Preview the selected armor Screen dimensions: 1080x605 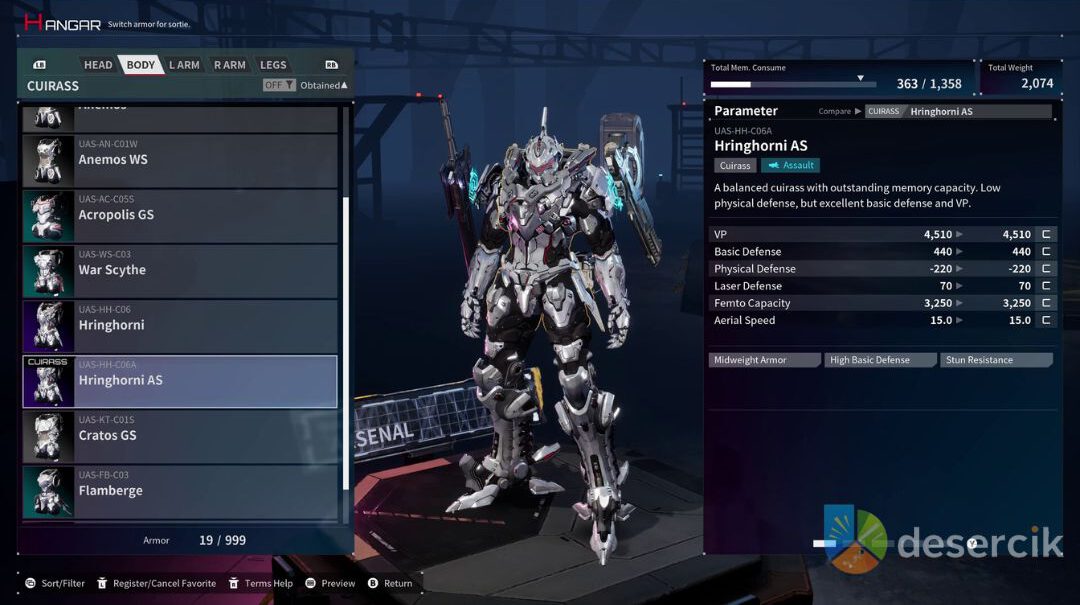331,583
